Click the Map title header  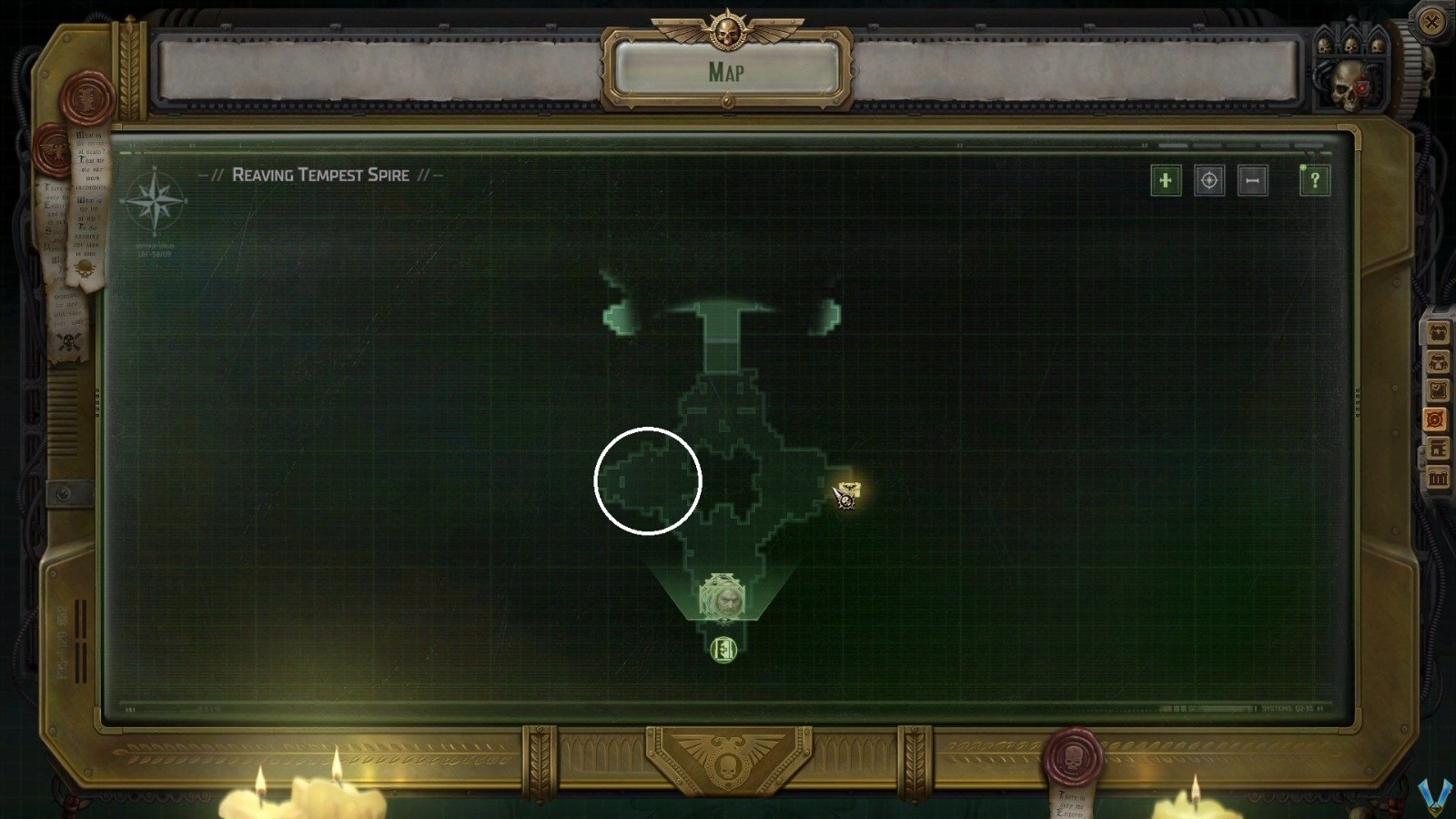click(x=726, y=72)
